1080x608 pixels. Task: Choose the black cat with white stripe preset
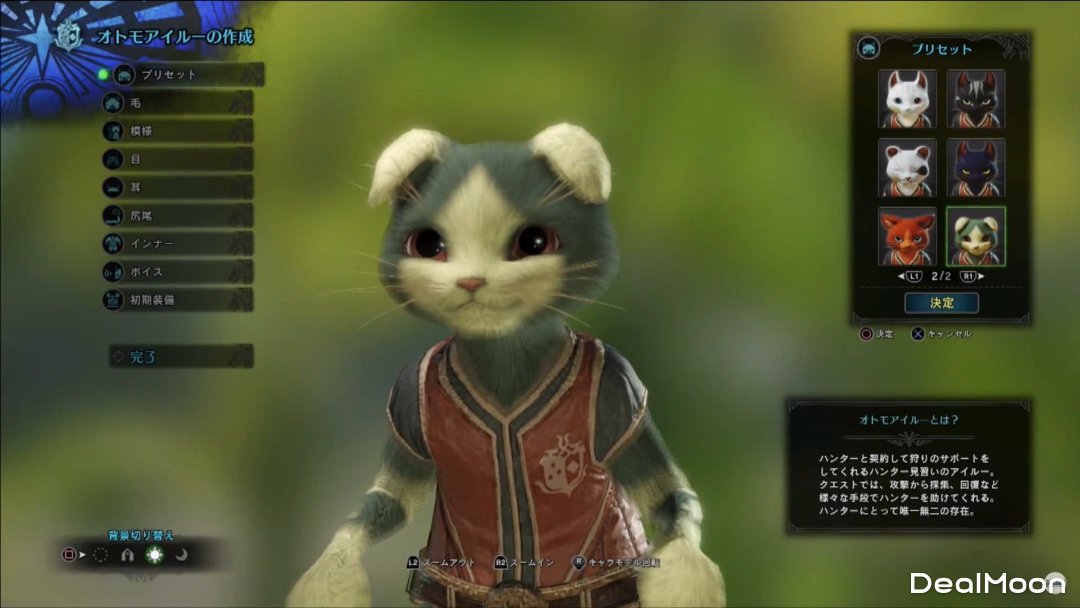tap(976, 99)
